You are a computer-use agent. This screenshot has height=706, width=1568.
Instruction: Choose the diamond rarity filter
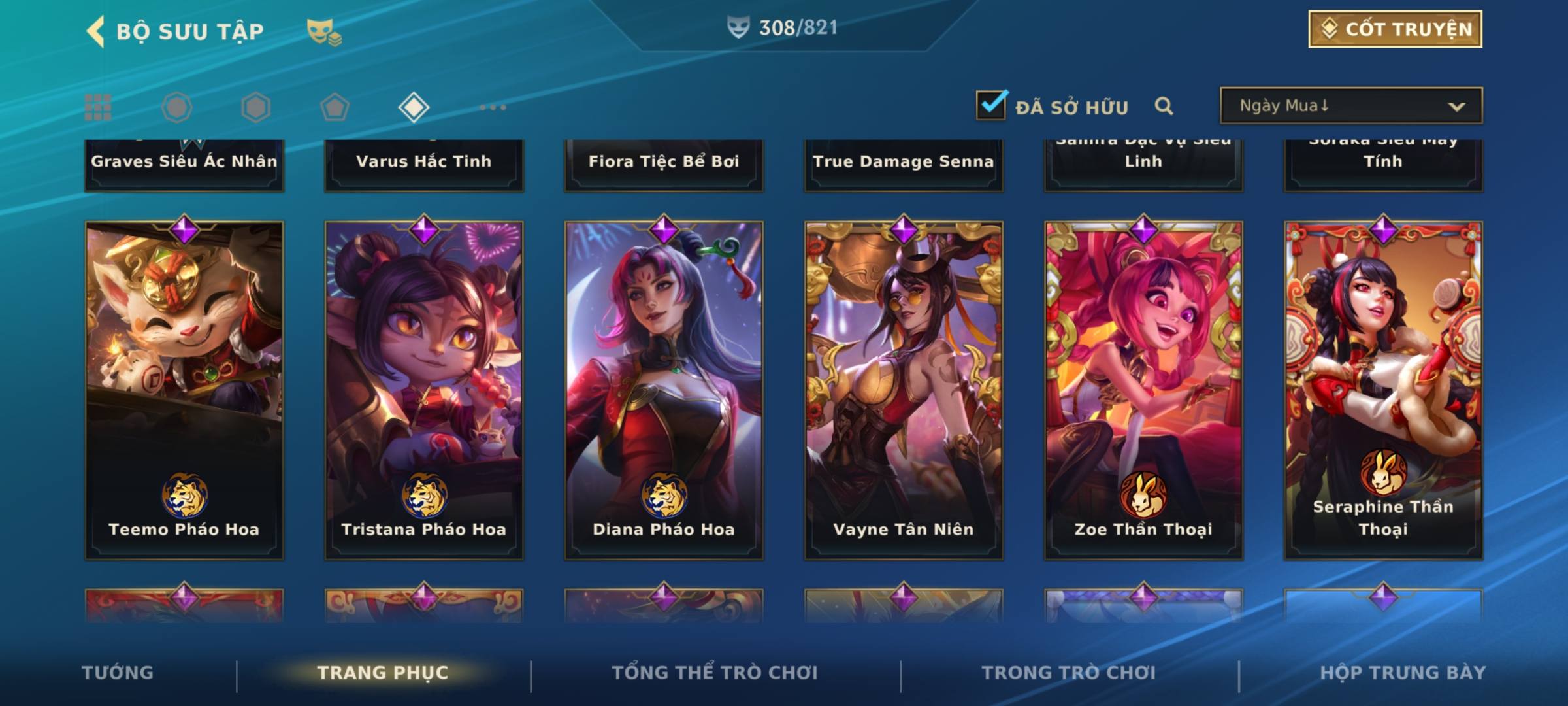pyautogui.click(x=414, y=107)
